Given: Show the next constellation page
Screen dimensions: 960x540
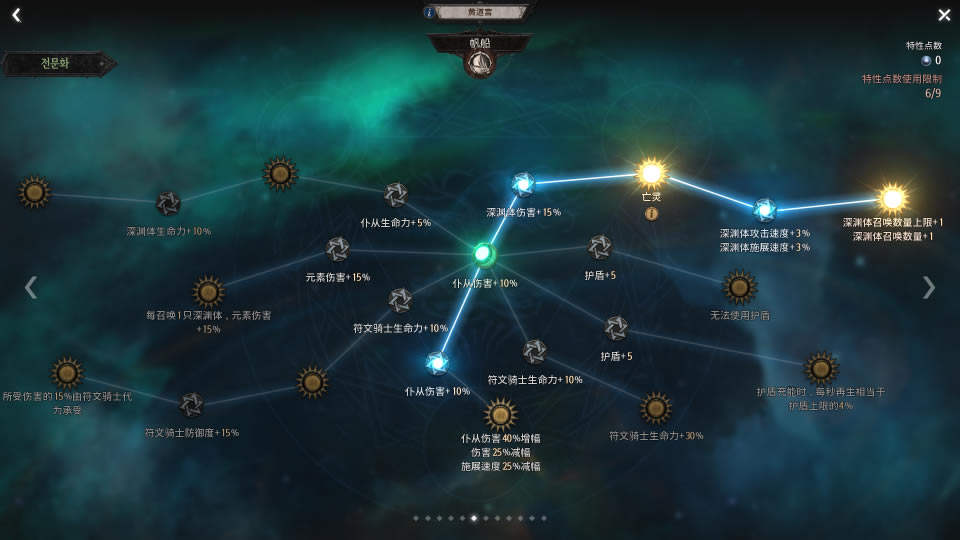Looking at the screenshot, I should (x=929, y=287).
